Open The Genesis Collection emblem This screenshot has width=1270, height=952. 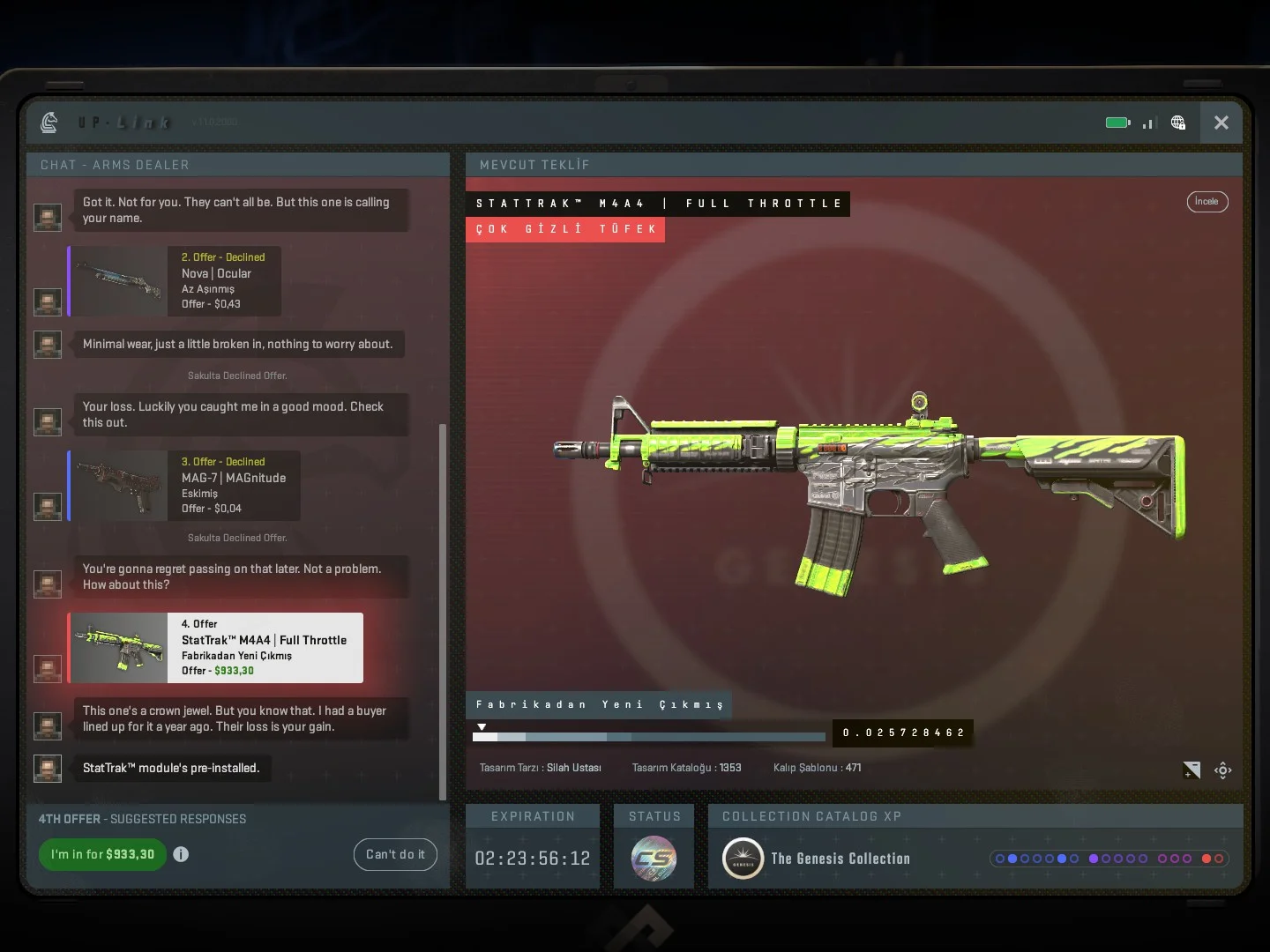pos(743,859)
